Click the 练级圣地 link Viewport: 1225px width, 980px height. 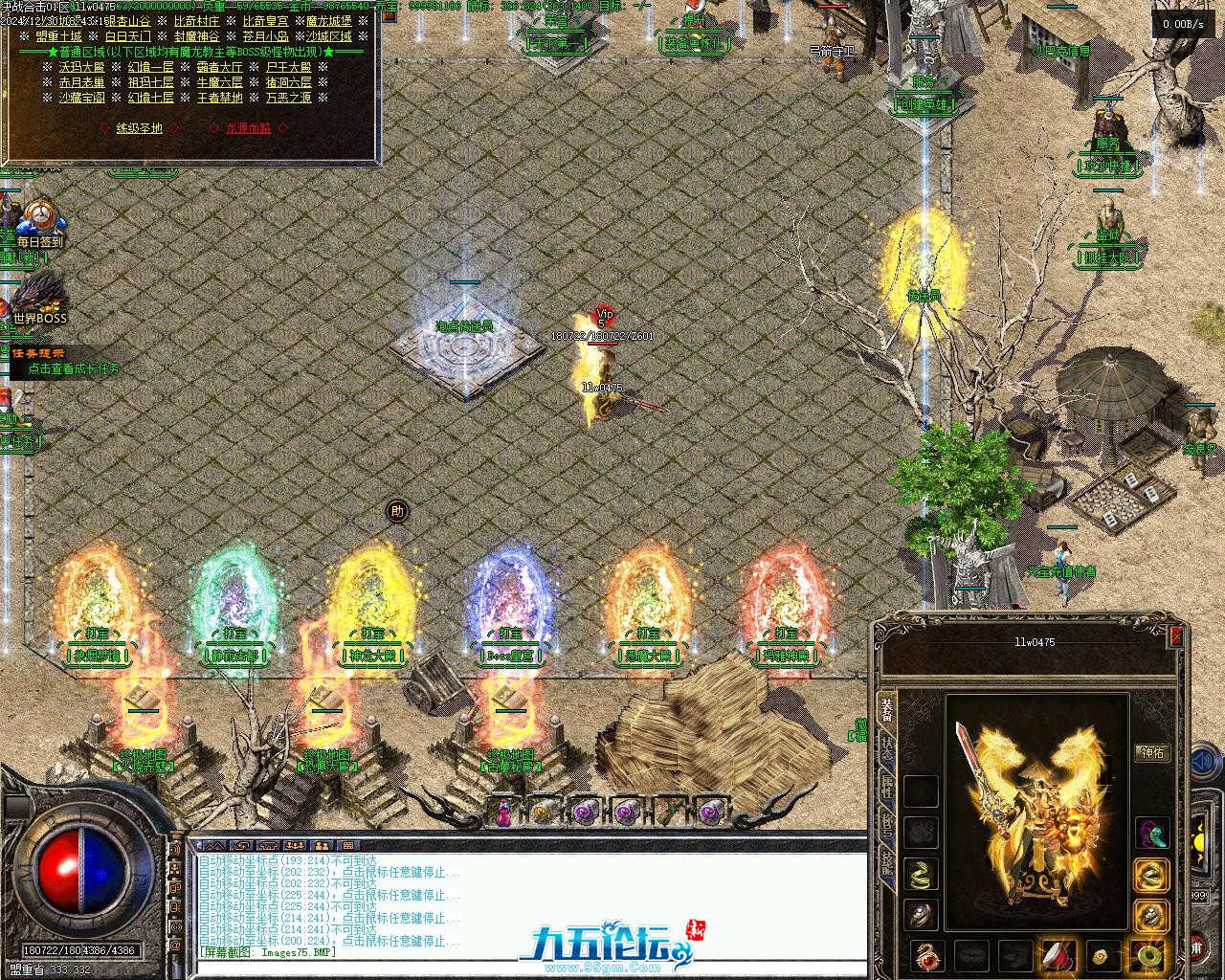tap(140, 127)
